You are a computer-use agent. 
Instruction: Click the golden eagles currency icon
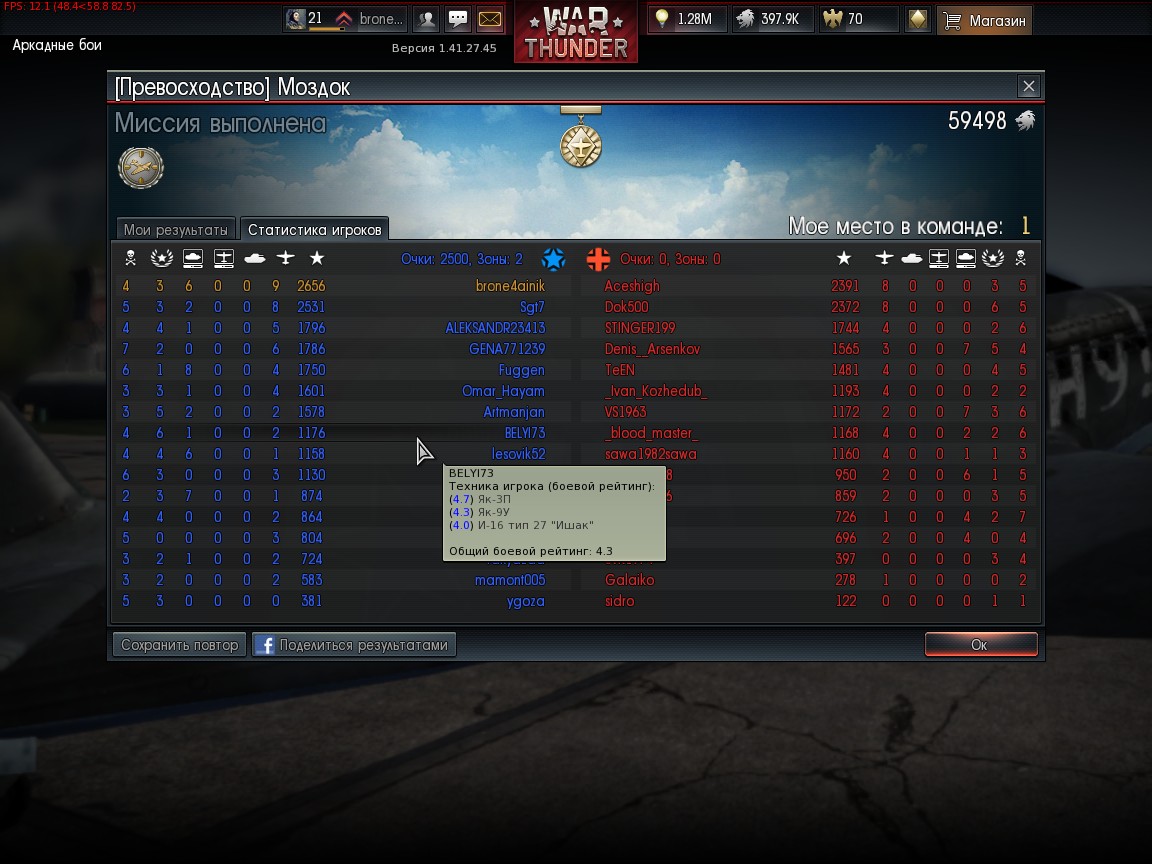click(832, 19)
